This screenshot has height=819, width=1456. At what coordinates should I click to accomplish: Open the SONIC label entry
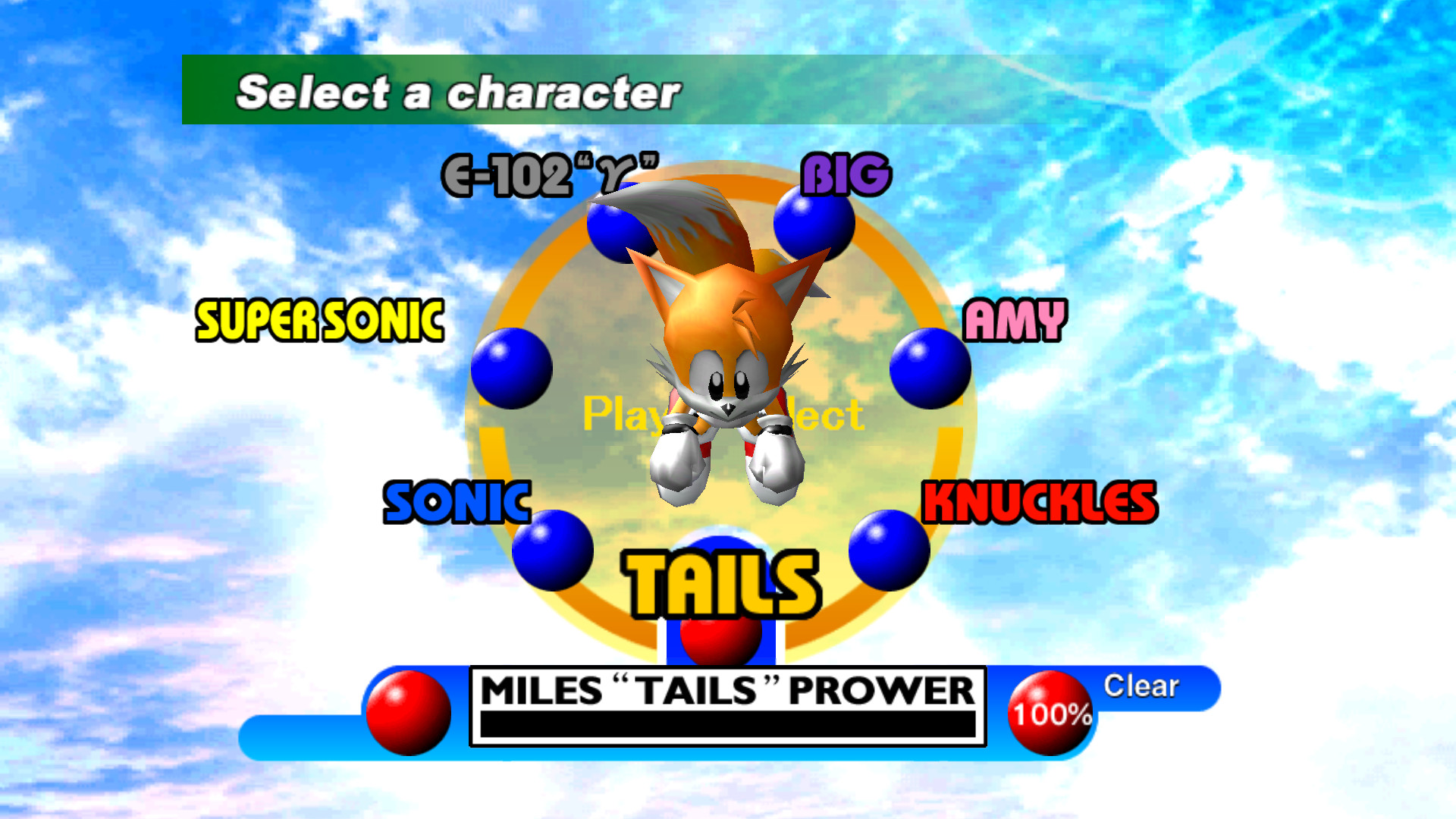coord(458,500)
